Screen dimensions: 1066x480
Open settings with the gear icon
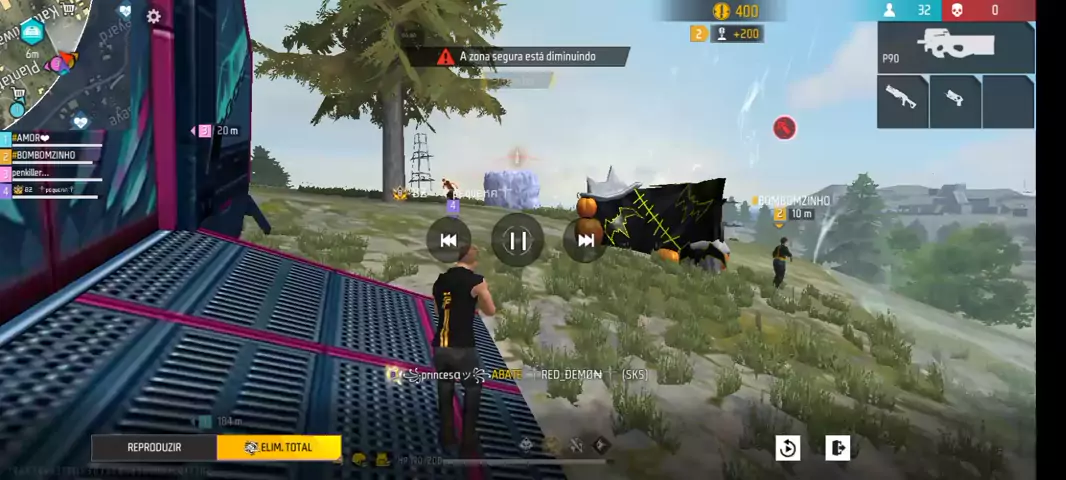click(x=153, y=16)
